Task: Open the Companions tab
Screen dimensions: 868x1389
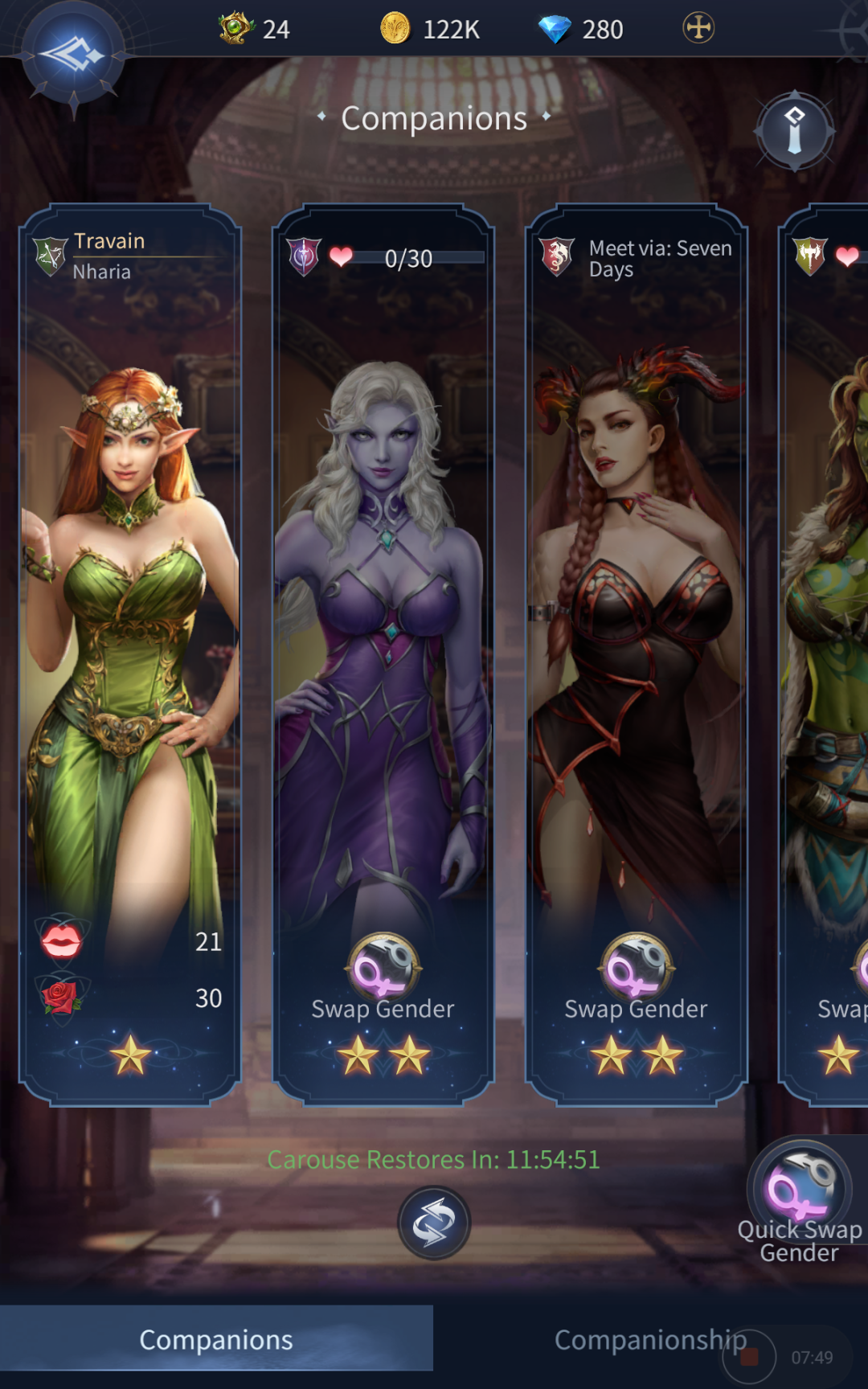Action: 216,1339
